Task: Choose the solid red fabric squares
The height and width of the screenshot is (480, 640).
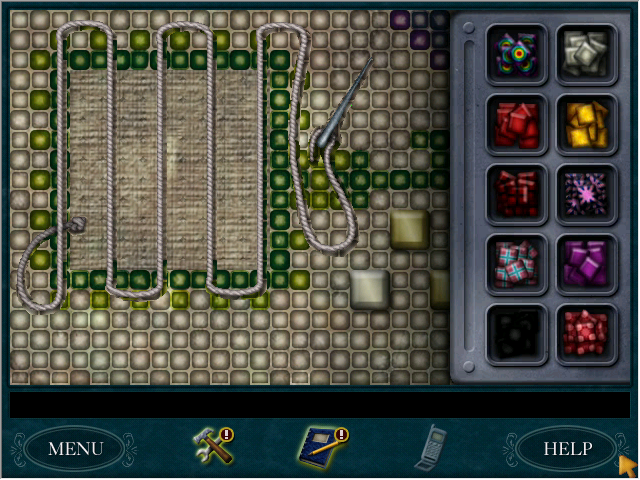Action: 516,123
